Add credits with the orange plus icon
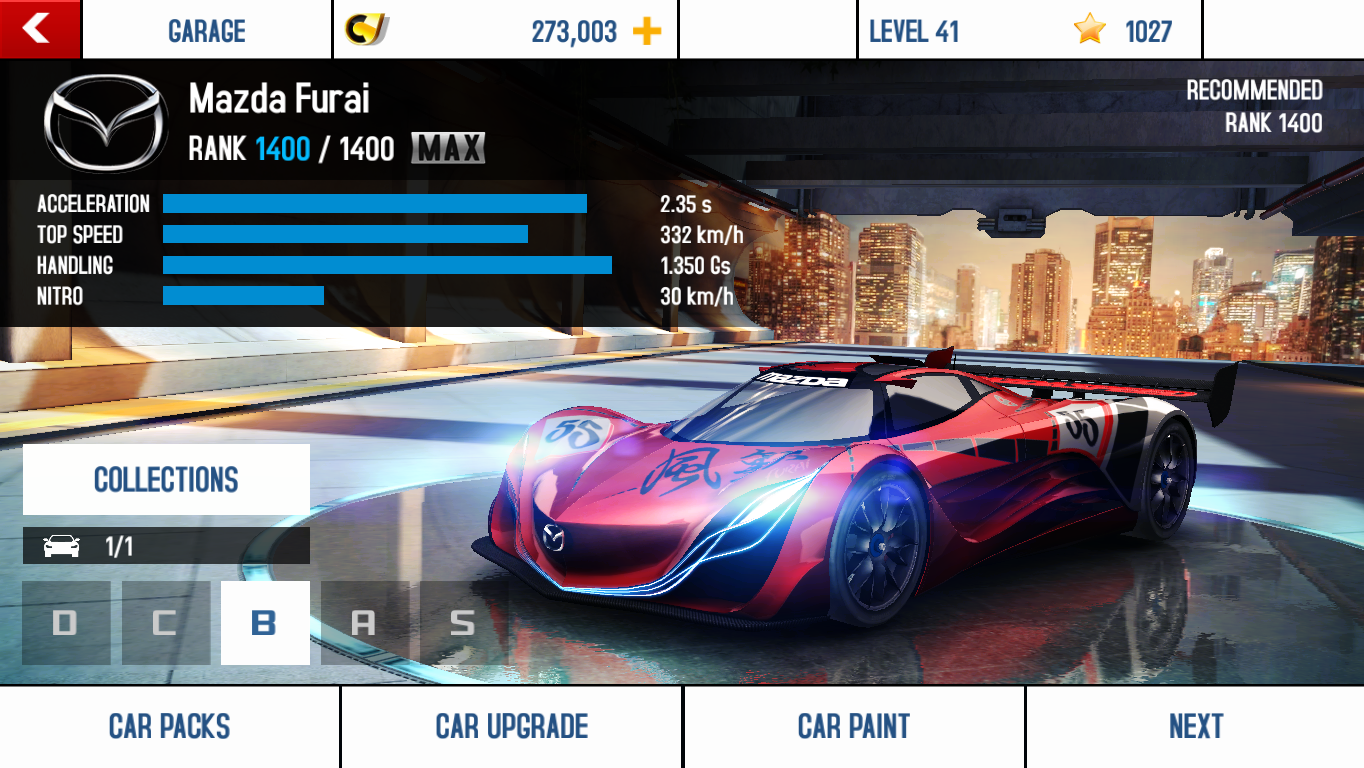 (x=647, y=31)
